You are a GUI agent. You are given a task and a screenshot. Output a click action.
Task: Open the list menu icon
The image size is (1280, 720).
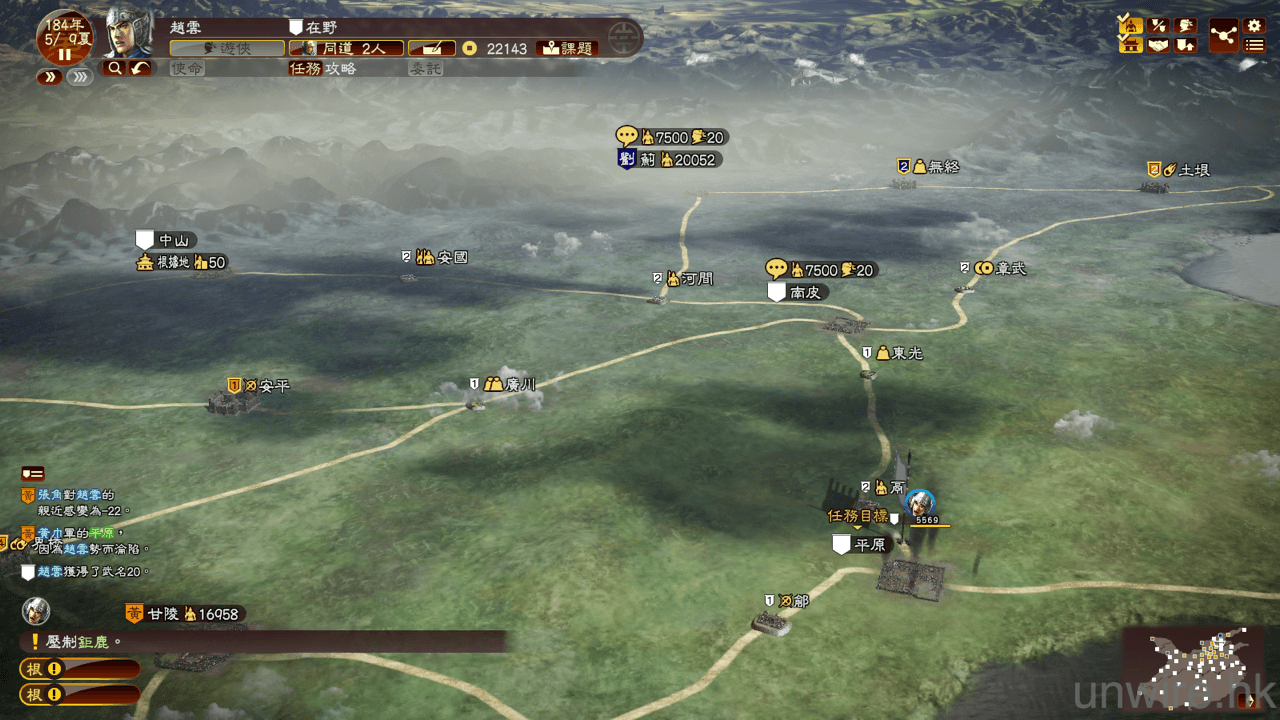(x=1254, y=44)
